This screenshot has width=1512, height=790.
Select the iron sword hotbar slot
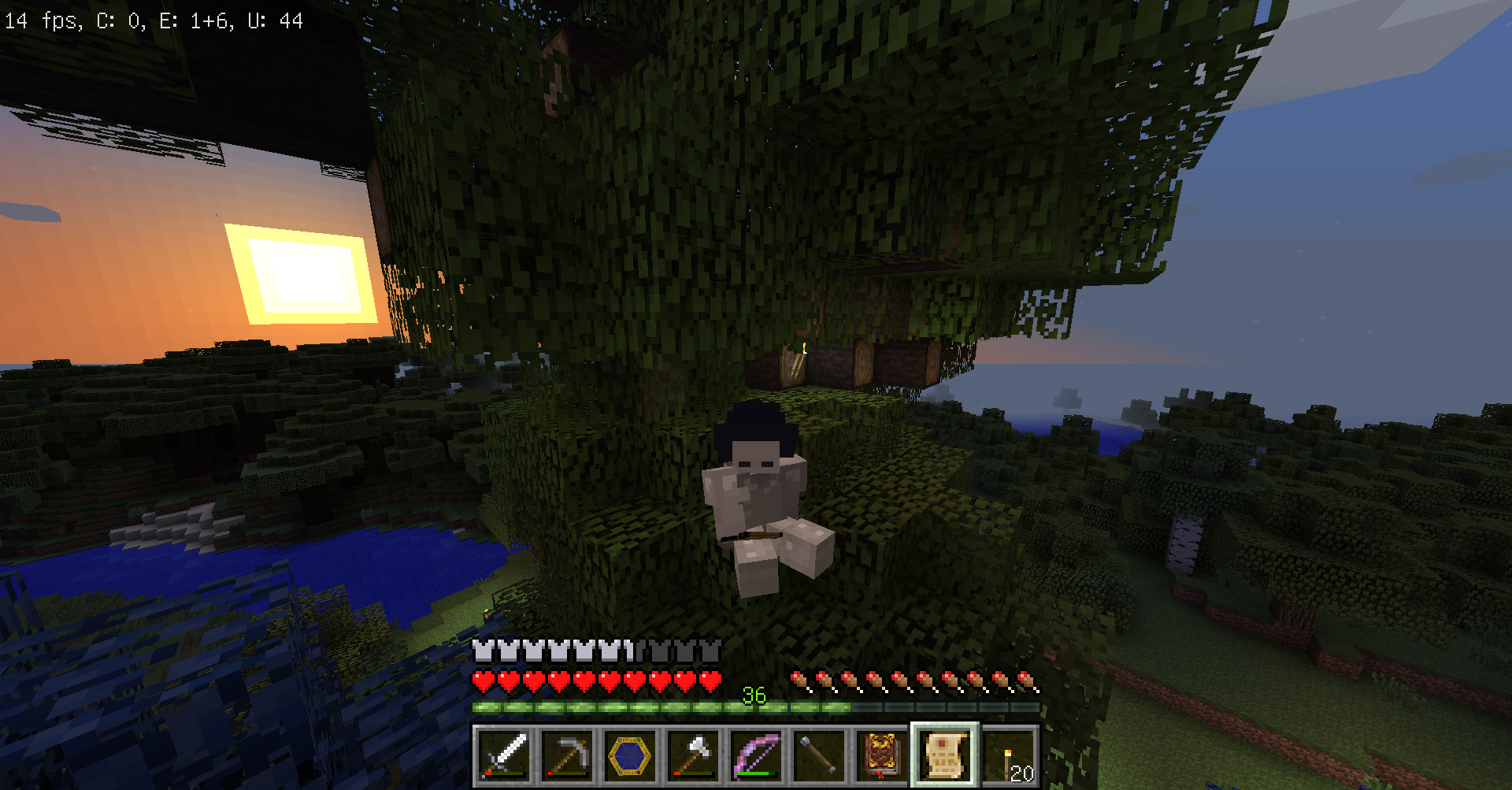point(504,755)
